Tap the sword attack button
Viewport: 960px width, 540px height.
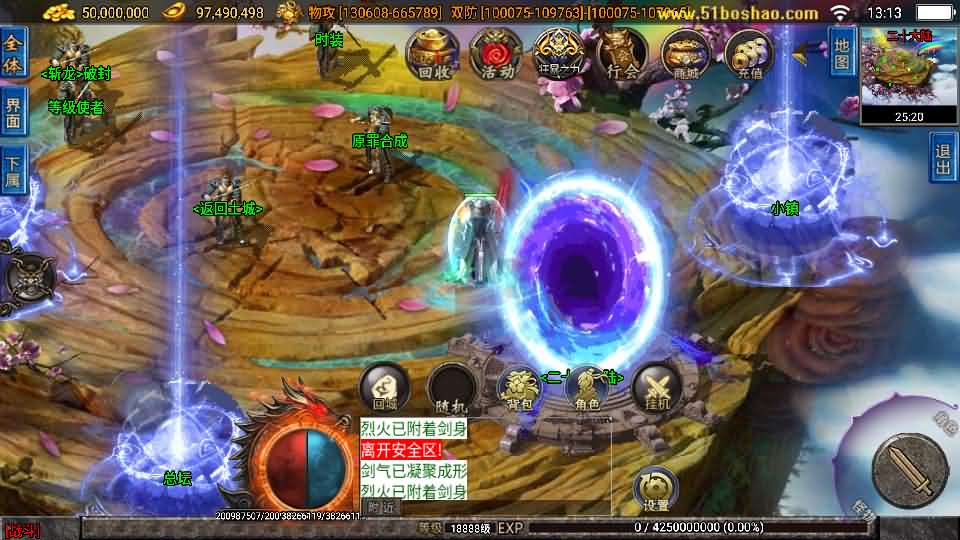[x=908, y=469]
